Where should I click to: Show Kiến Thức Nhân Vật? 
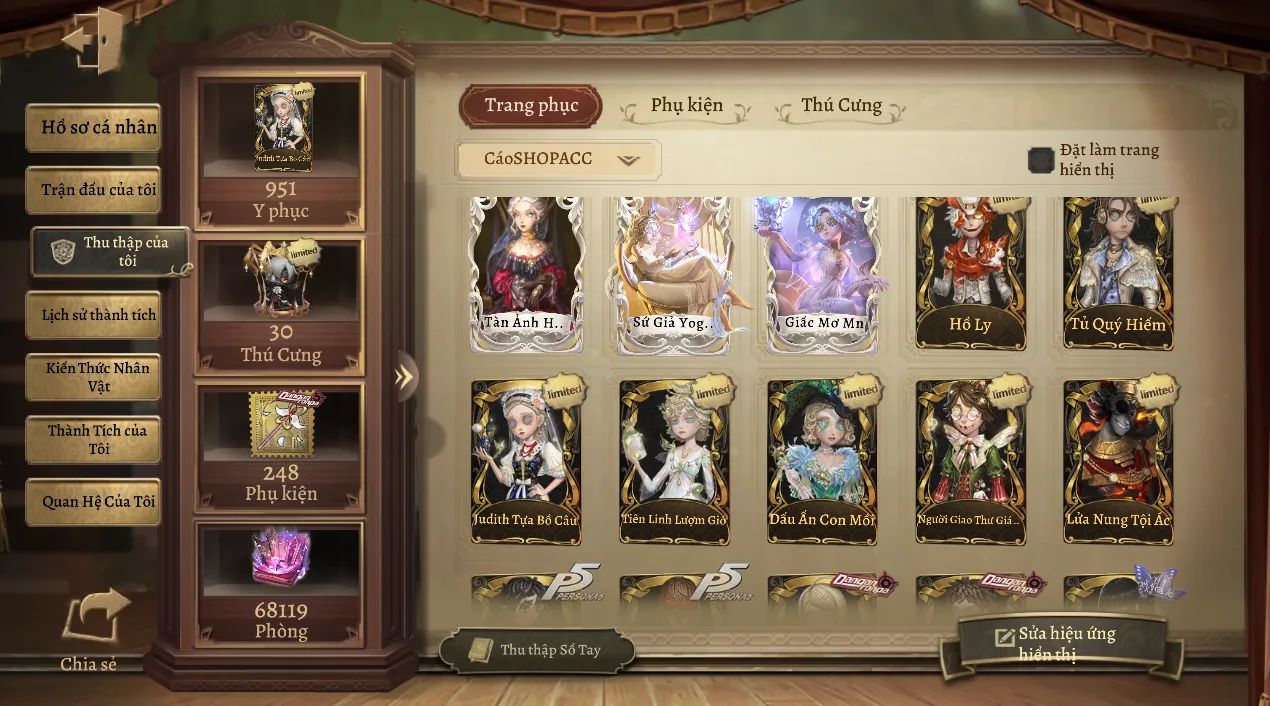coord(94,377)
